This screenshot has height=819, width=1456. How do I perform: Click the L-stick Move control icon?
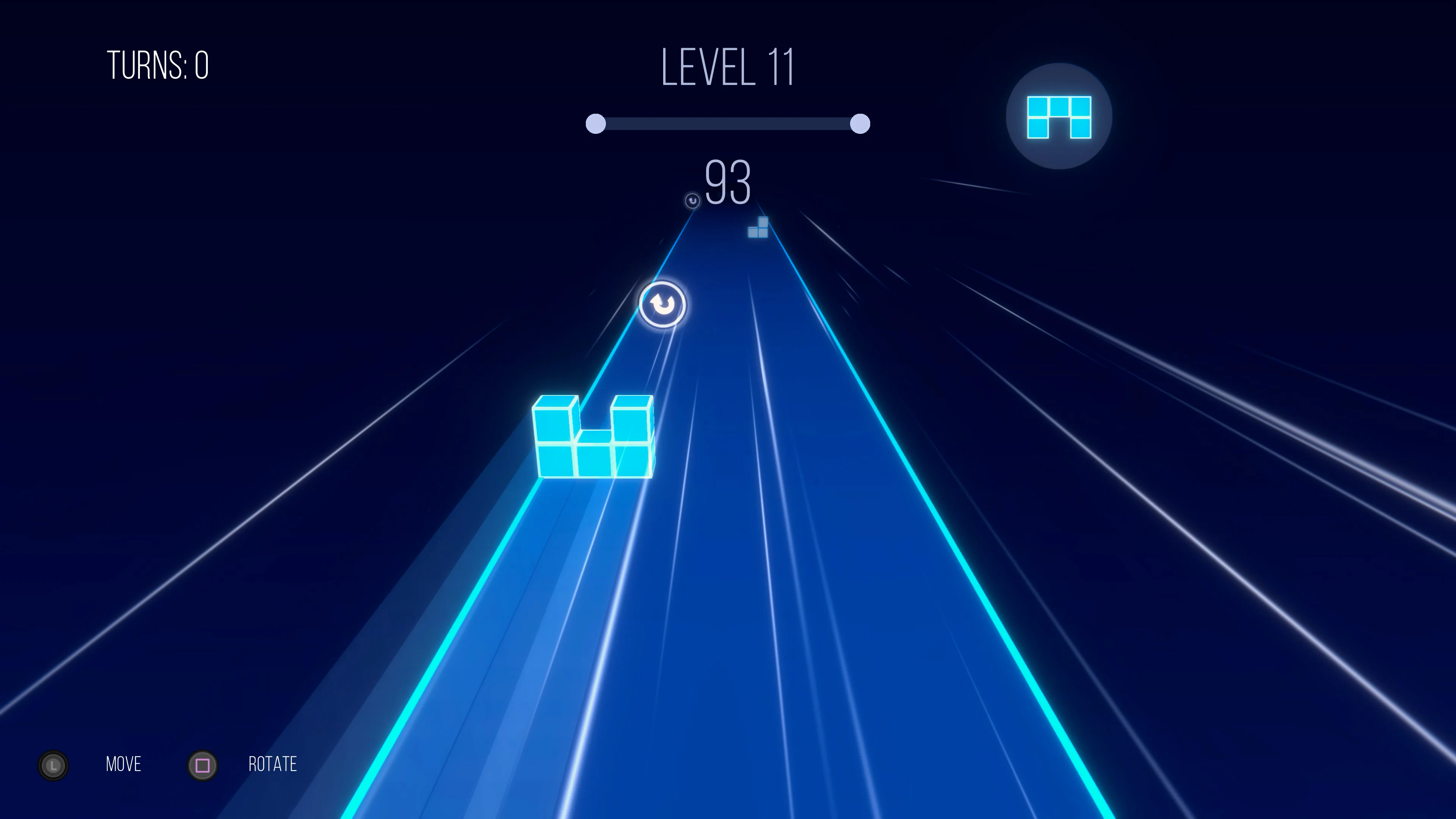(53, 765)
